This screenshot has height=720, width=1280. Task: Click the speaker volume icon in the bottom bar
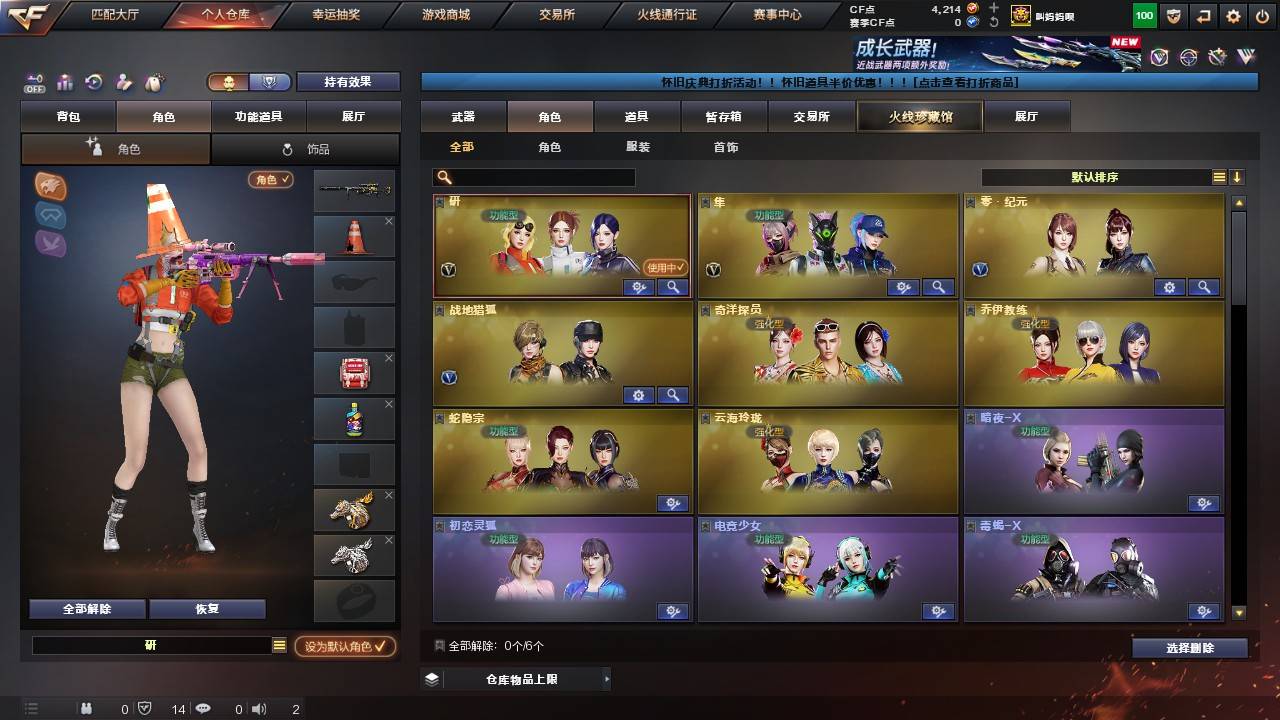coord(259,708)
